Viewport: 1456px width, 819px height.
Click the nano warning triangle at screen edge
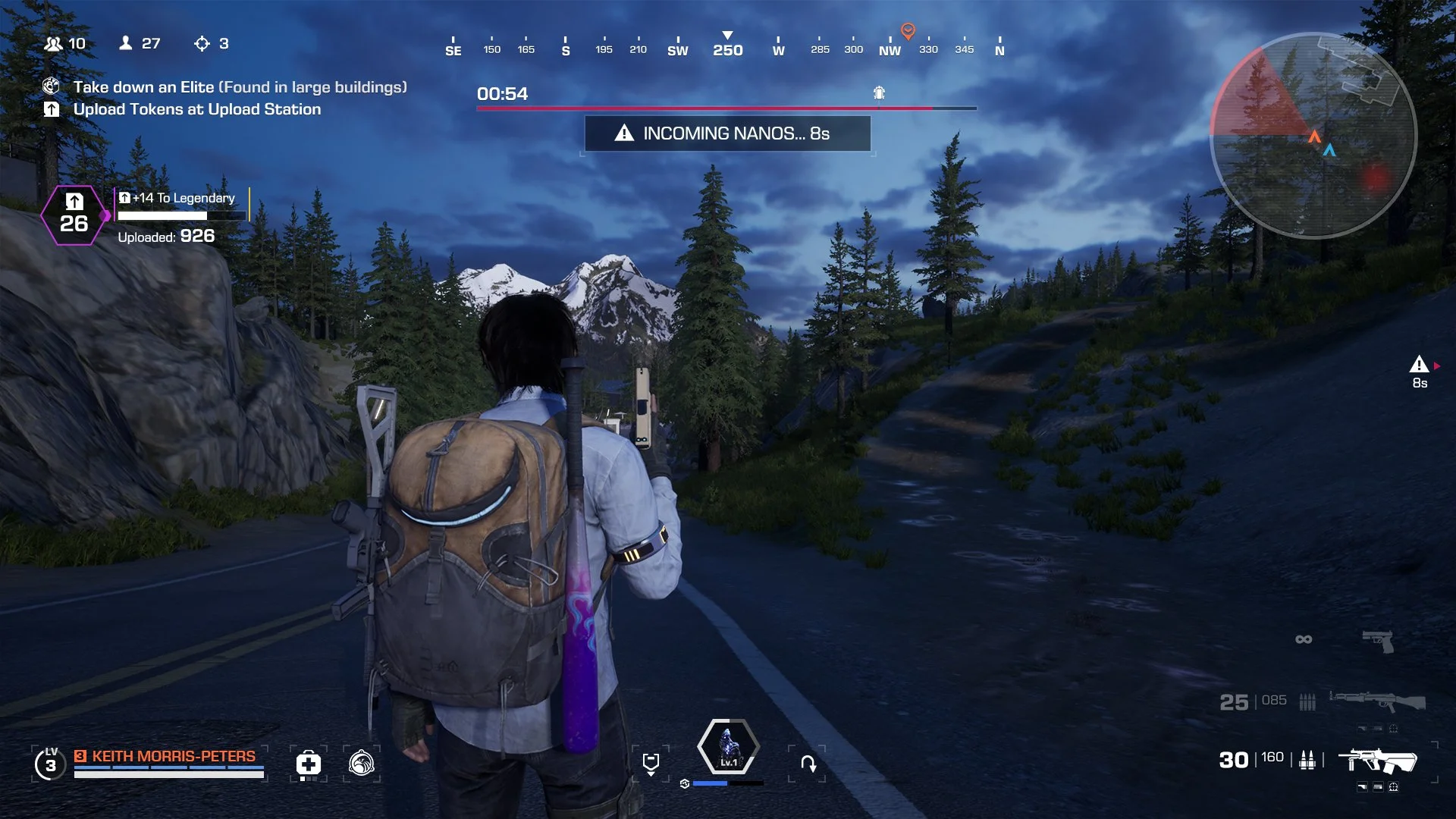[x=1419, y=366]
